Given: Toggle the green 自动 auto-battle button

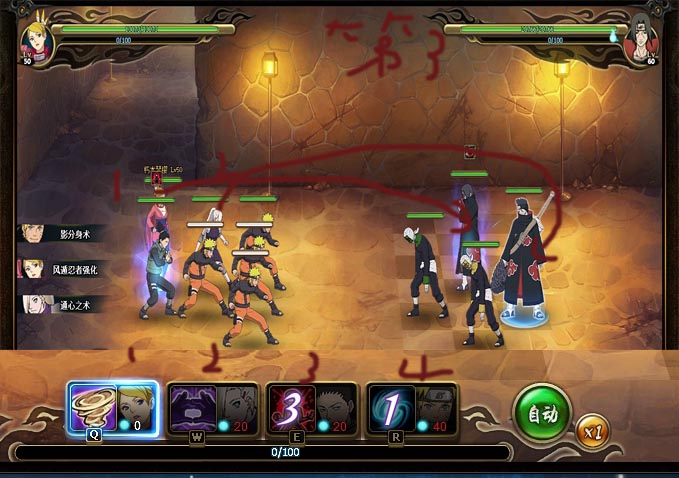Looking at the screenshot, I should (x=542, y=411).
